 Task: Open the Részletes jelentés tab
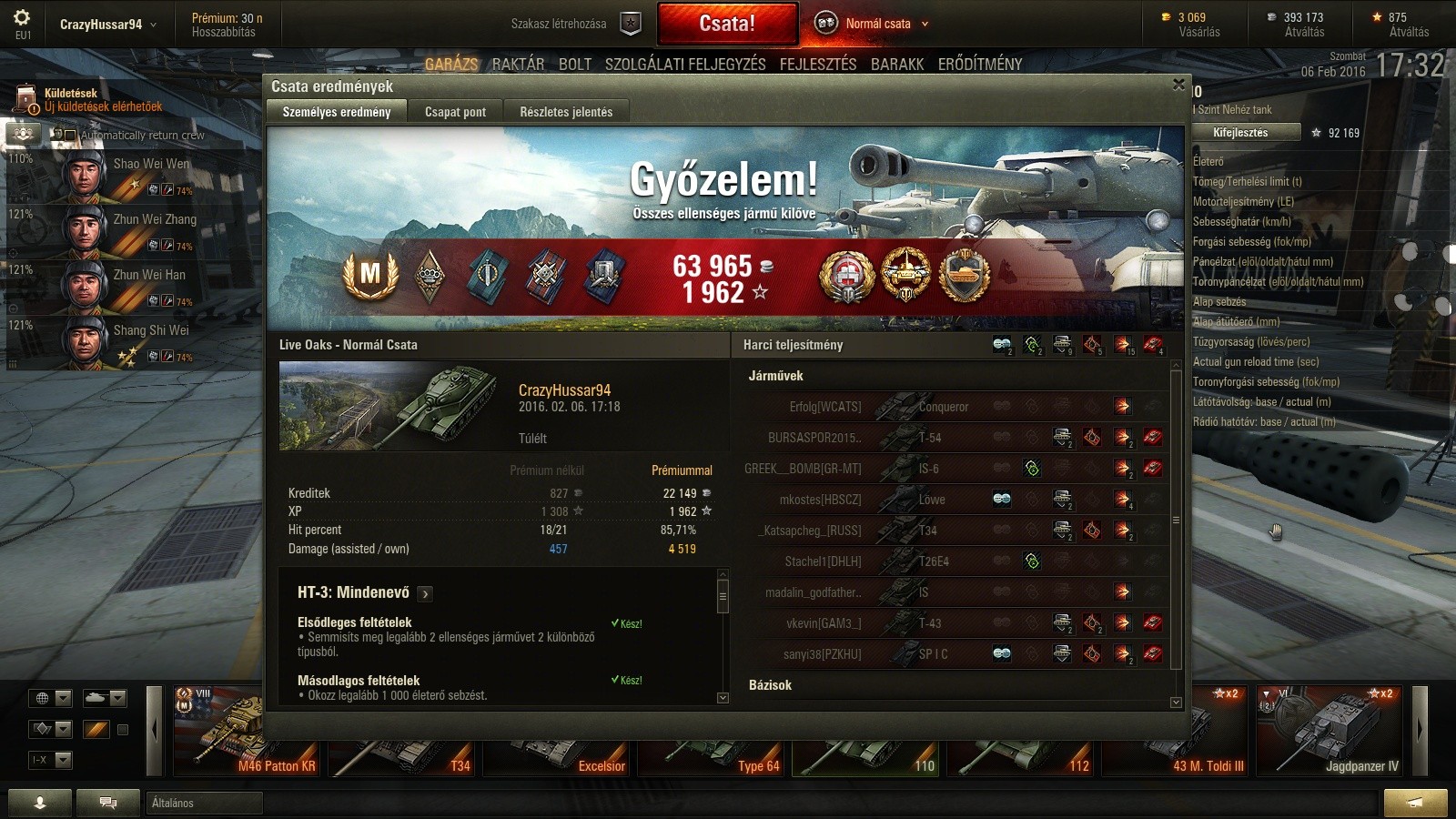566,112
